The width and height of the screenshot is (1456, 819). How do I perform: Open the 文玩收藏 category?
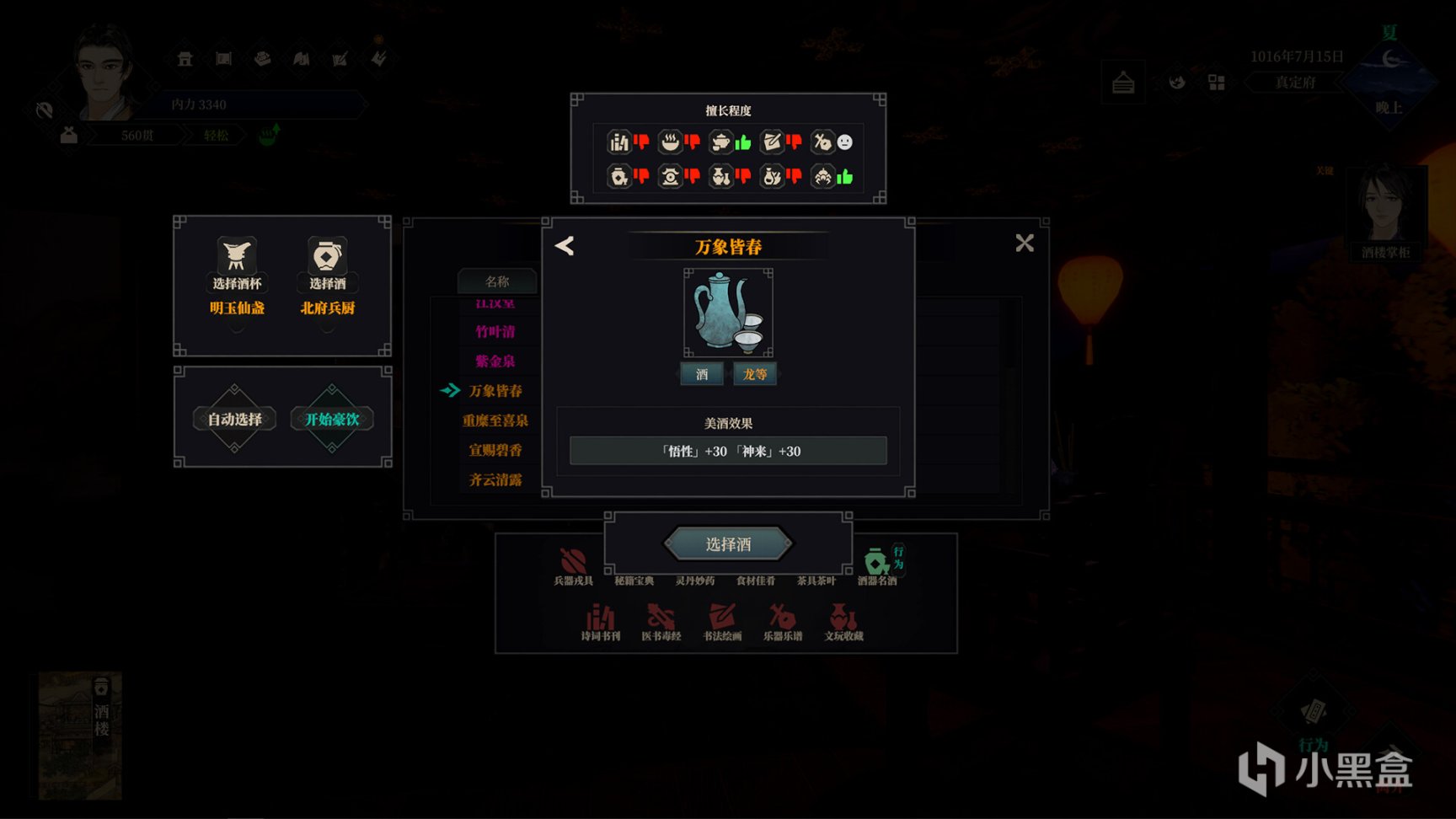click(x=843, y=622)
